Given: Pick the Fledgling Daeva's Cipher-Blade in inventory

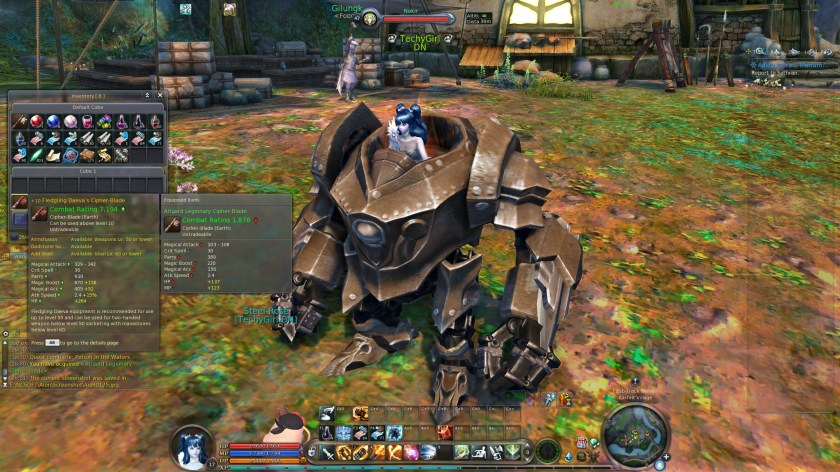Looking at the screenshot, I should coord(20,205).
